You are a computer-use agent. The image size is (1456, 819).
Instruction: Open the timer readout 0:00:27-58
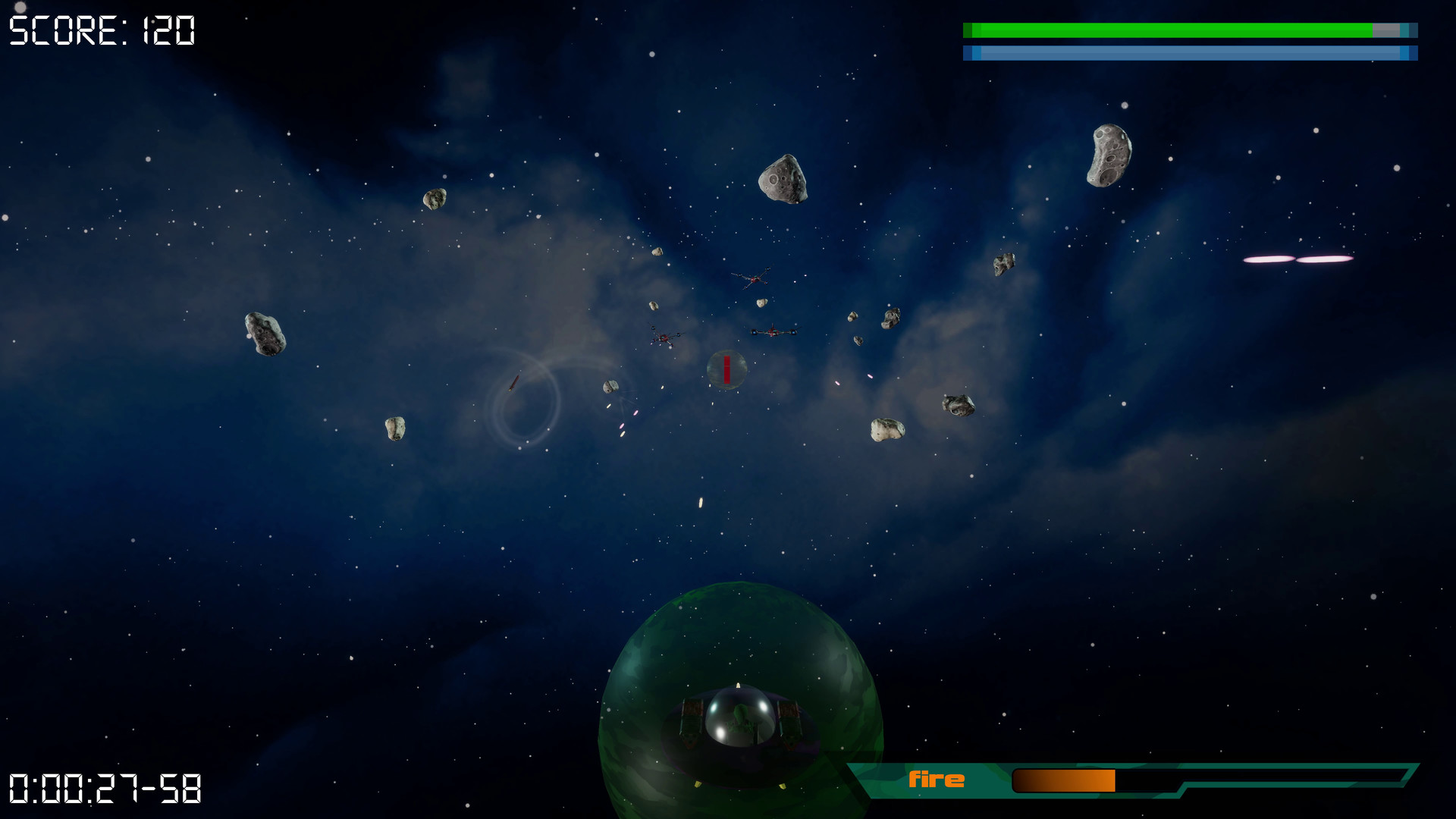point(106,790)
